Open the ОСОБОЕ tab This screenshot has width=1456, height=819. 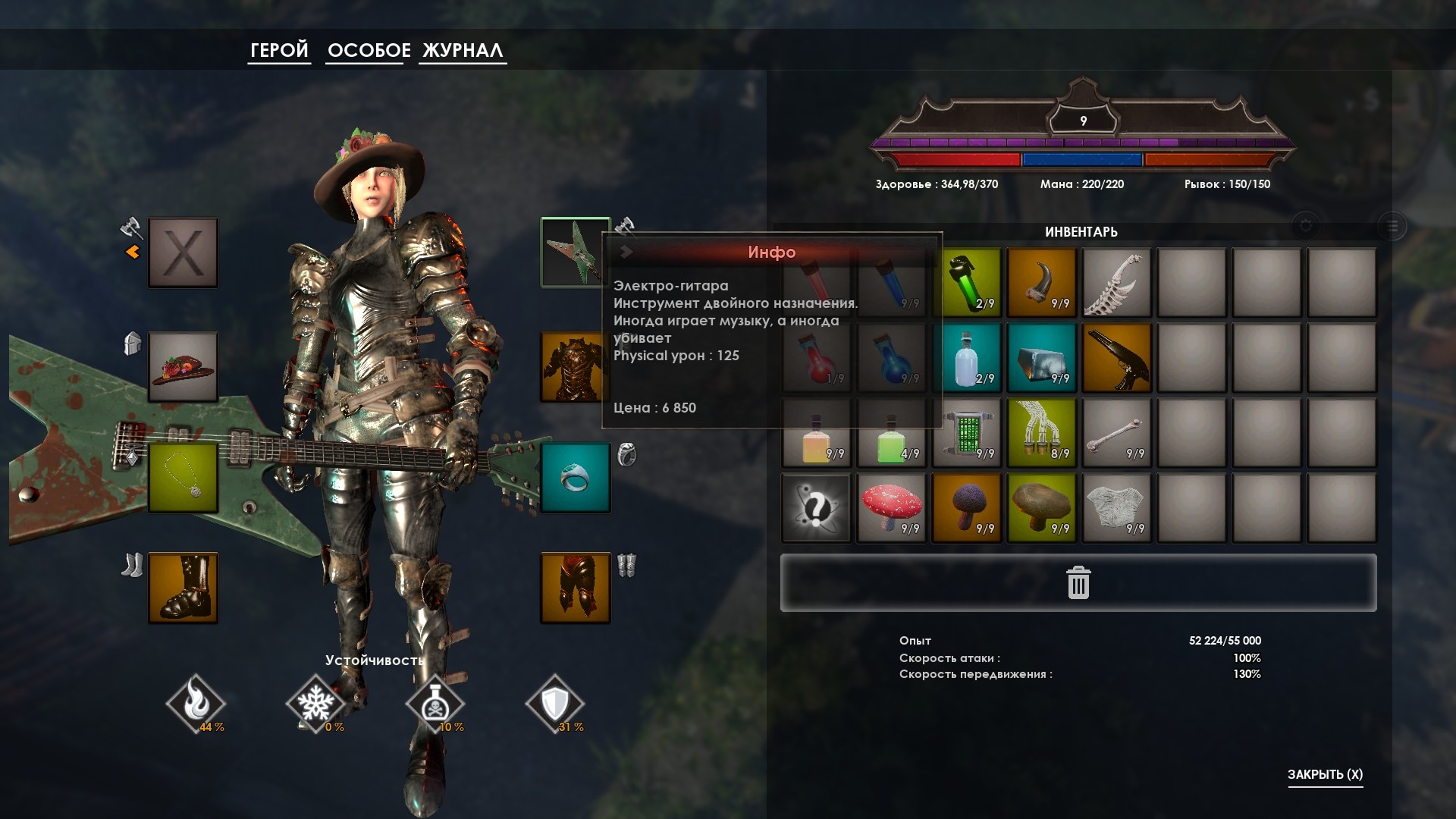(369, 50)
